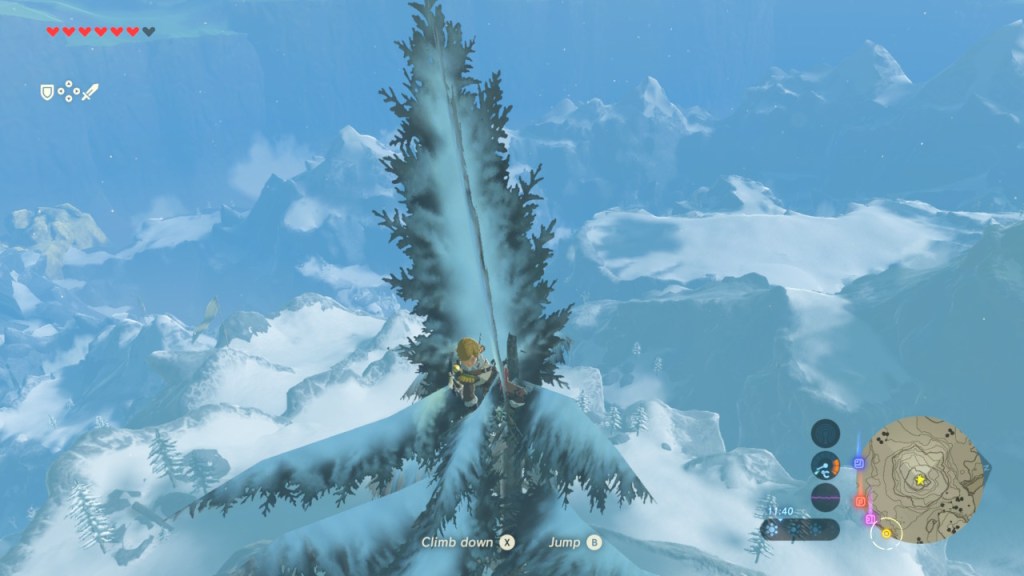
Task: Select the orange shrine marker beside minimap
Action: click(861, 500)
